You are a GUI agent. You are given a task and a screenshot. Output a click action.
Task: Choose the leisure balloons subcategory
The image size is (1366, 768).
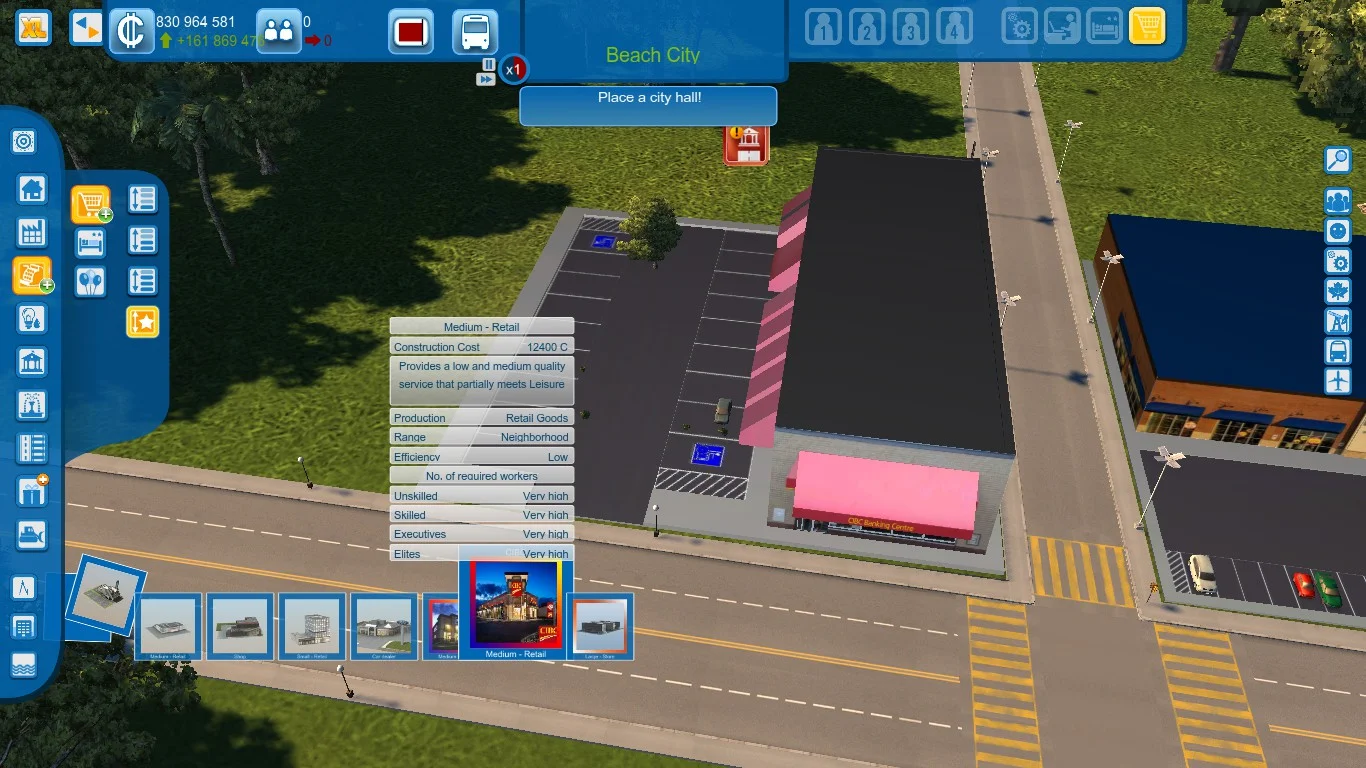point(91,281)
